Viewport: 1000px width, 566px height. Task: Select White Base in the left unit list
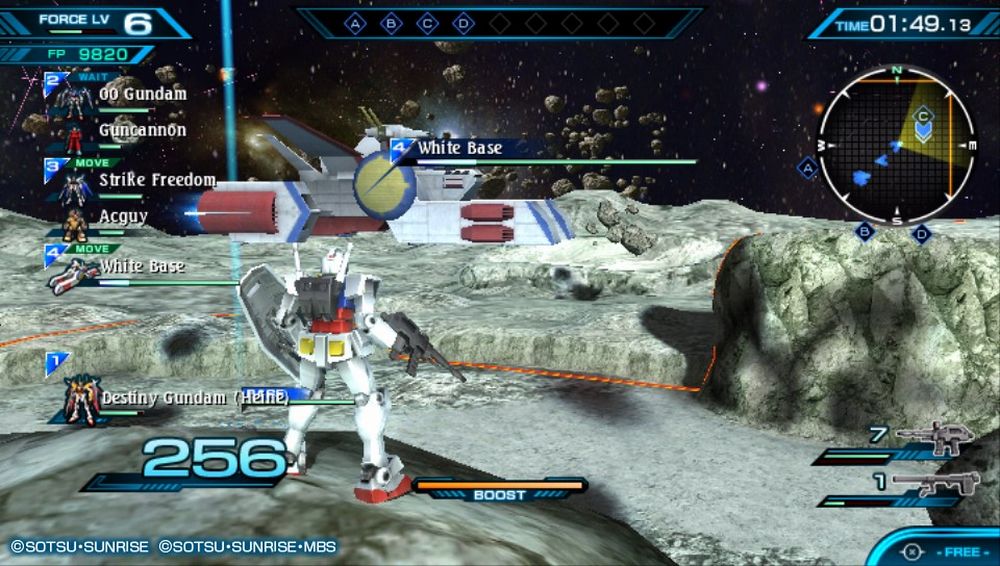[141, 267]
